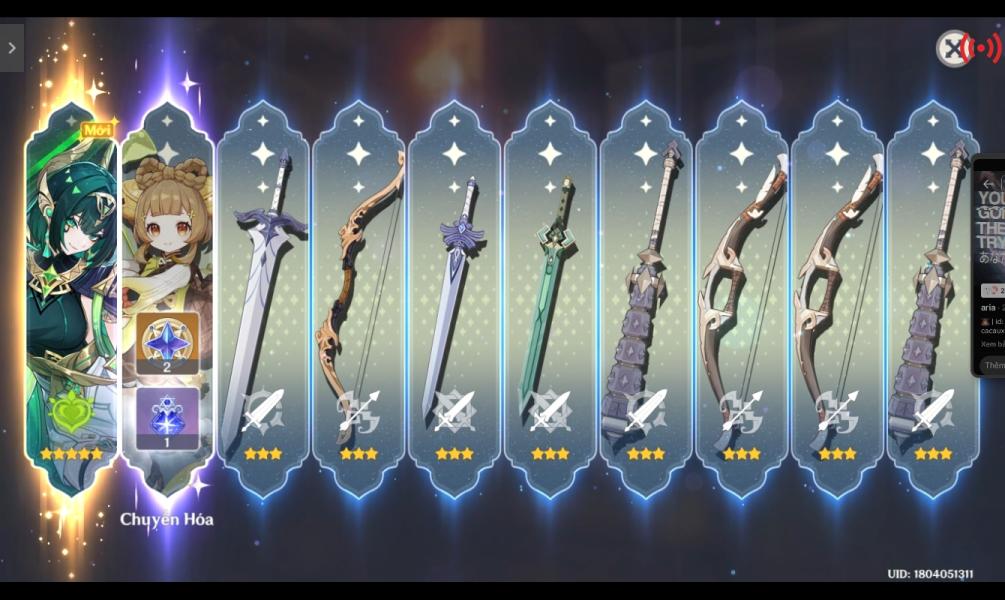
Task: Choose the large steel greatsword card
Action: click(x=263, y=300)
